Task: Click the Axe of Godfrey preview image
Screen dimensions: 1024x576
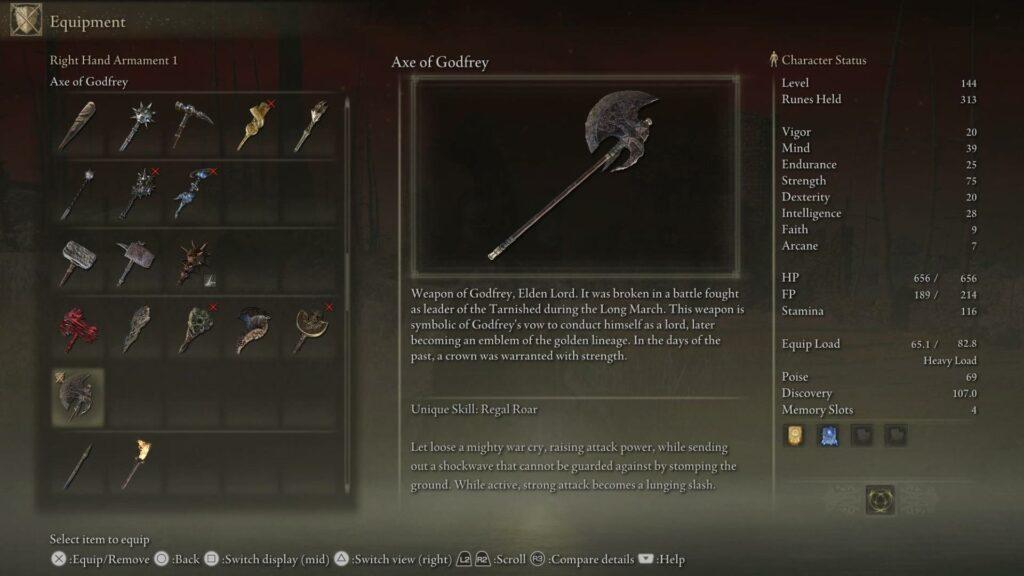Action: click(x=575, y=178)
